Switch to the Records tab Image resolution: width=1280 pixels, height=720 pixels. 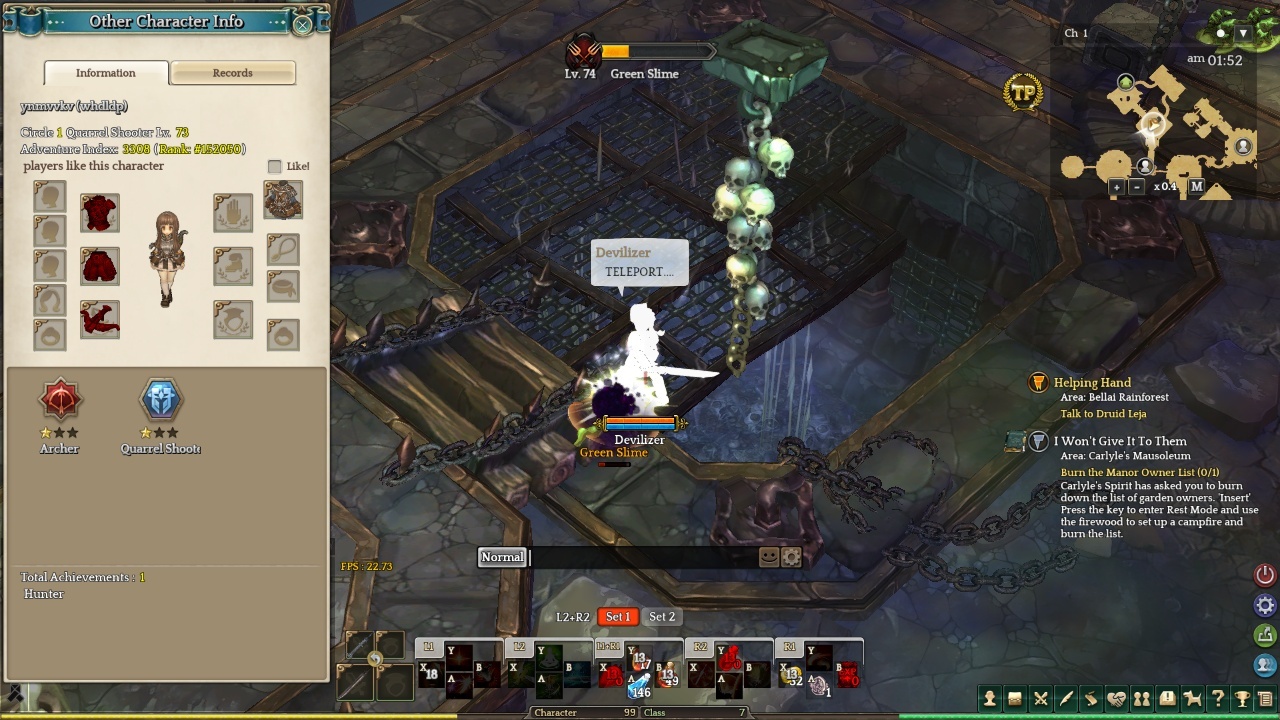coord(232,73)
